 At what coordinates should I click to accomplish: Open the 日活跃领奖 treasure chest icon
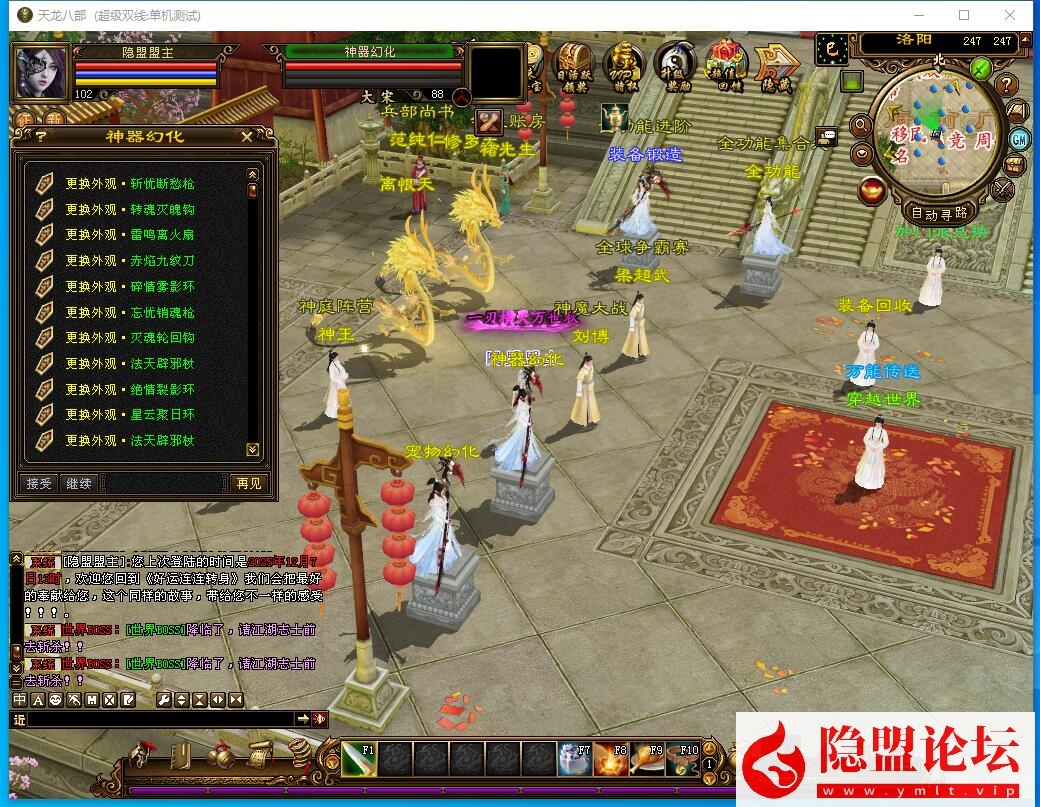(573, 64)
